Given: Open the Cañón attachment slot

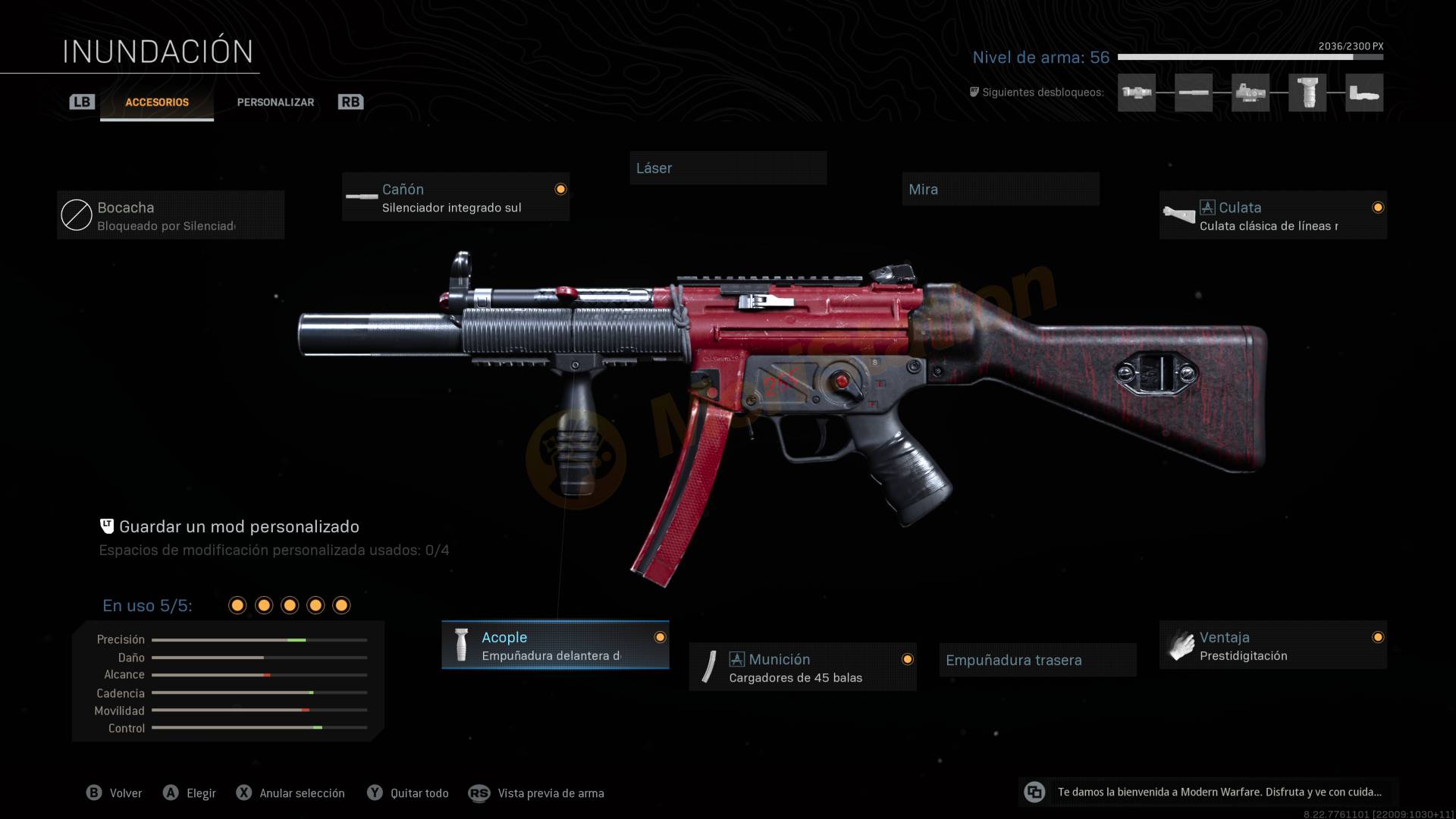Looking at the screenshot, I should 456,197.
